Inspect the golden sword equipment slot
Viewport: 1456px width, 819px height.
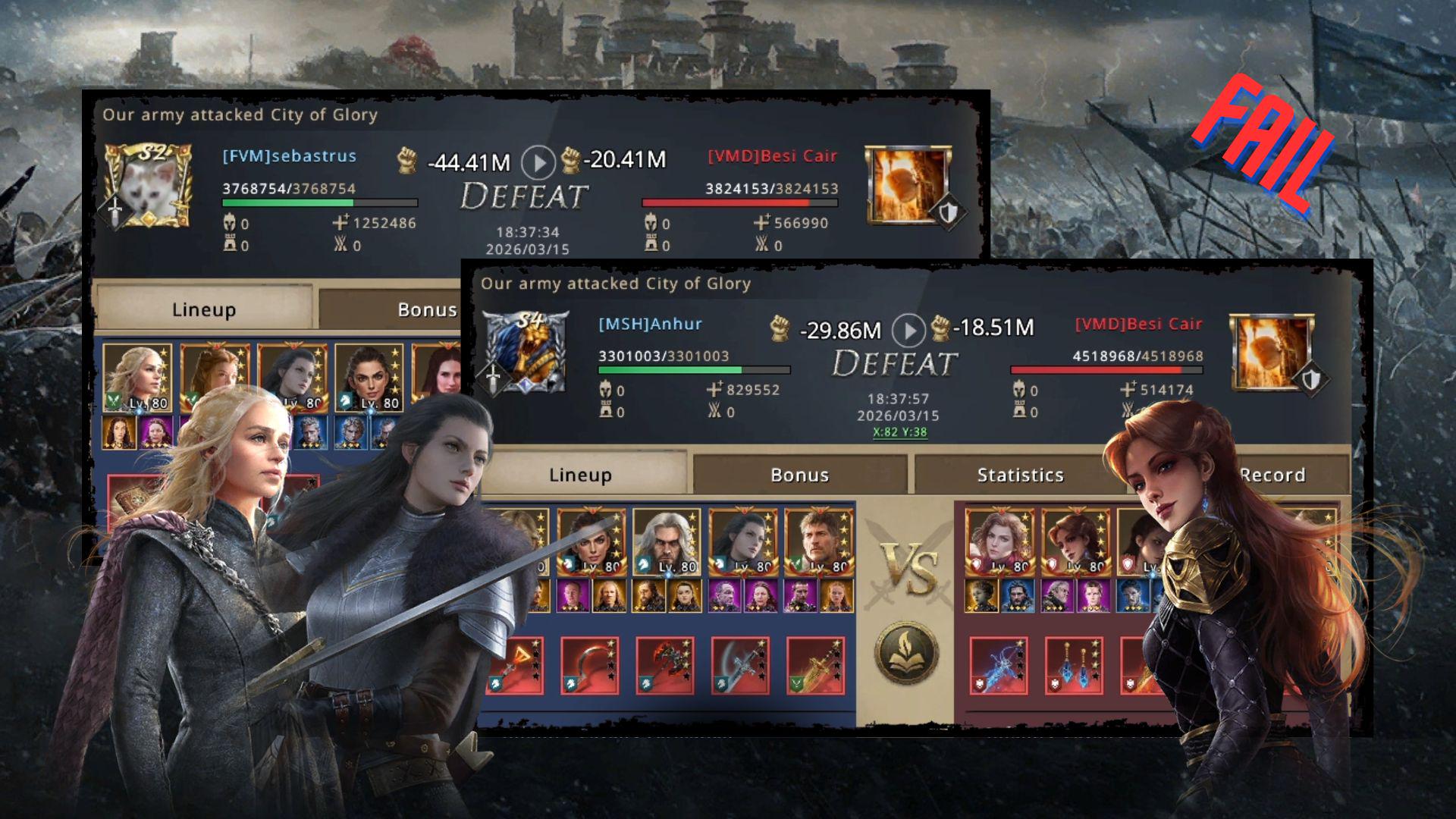[816, 666]
